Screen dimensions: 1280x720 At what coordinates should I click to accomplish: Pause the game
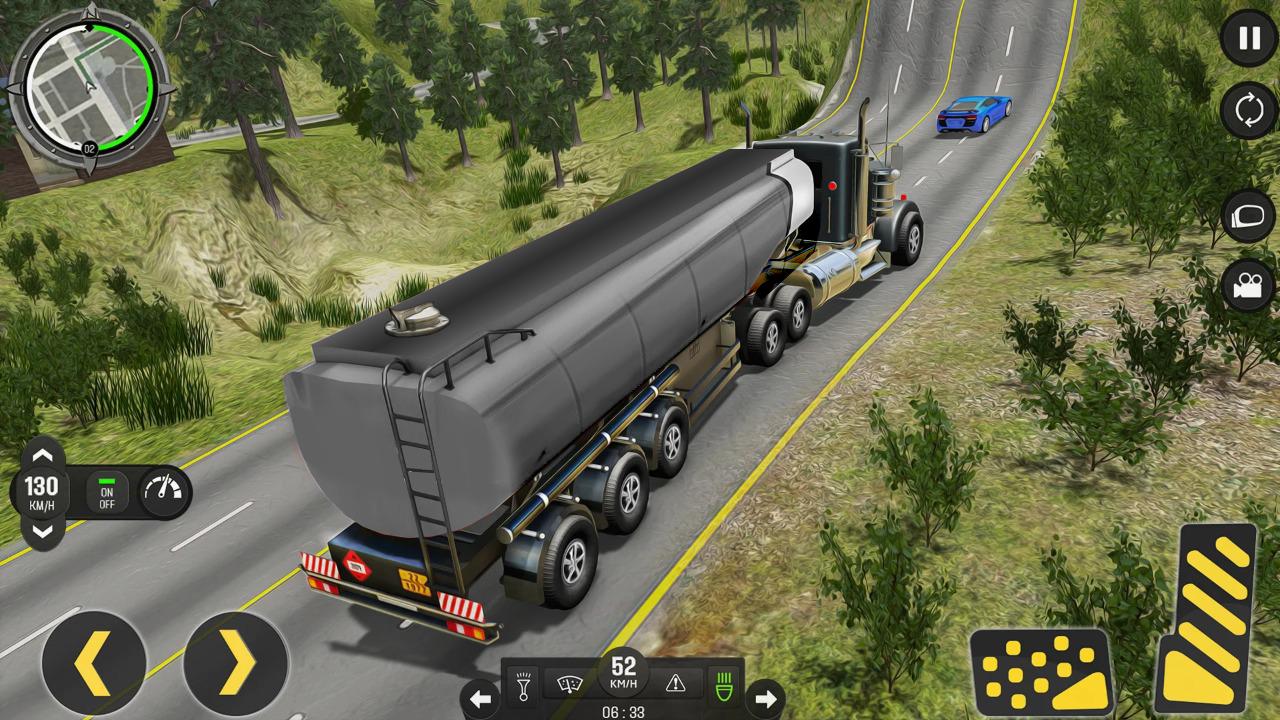coord(1249,39)
